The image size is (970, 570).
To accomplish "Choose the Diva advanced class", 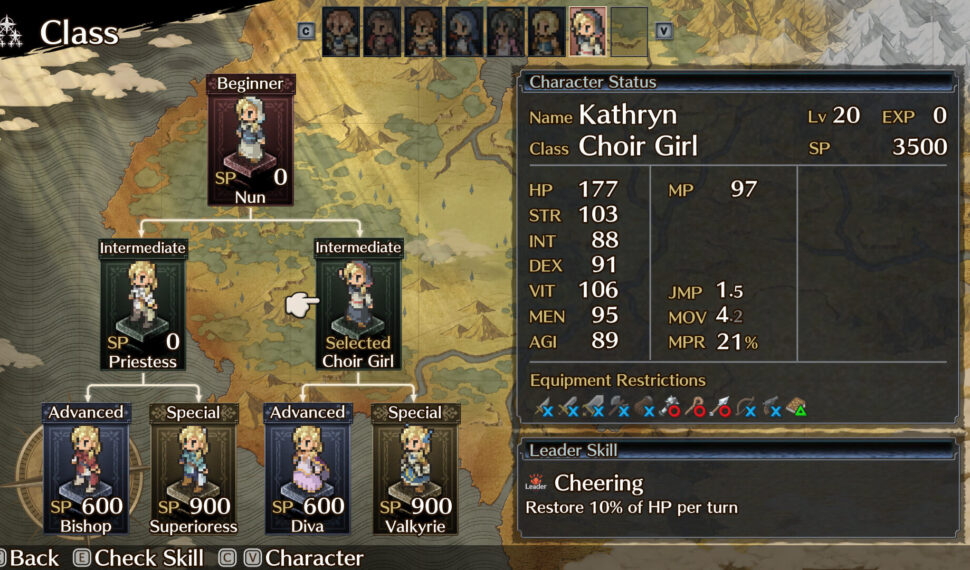I will (x=307, y=470).
